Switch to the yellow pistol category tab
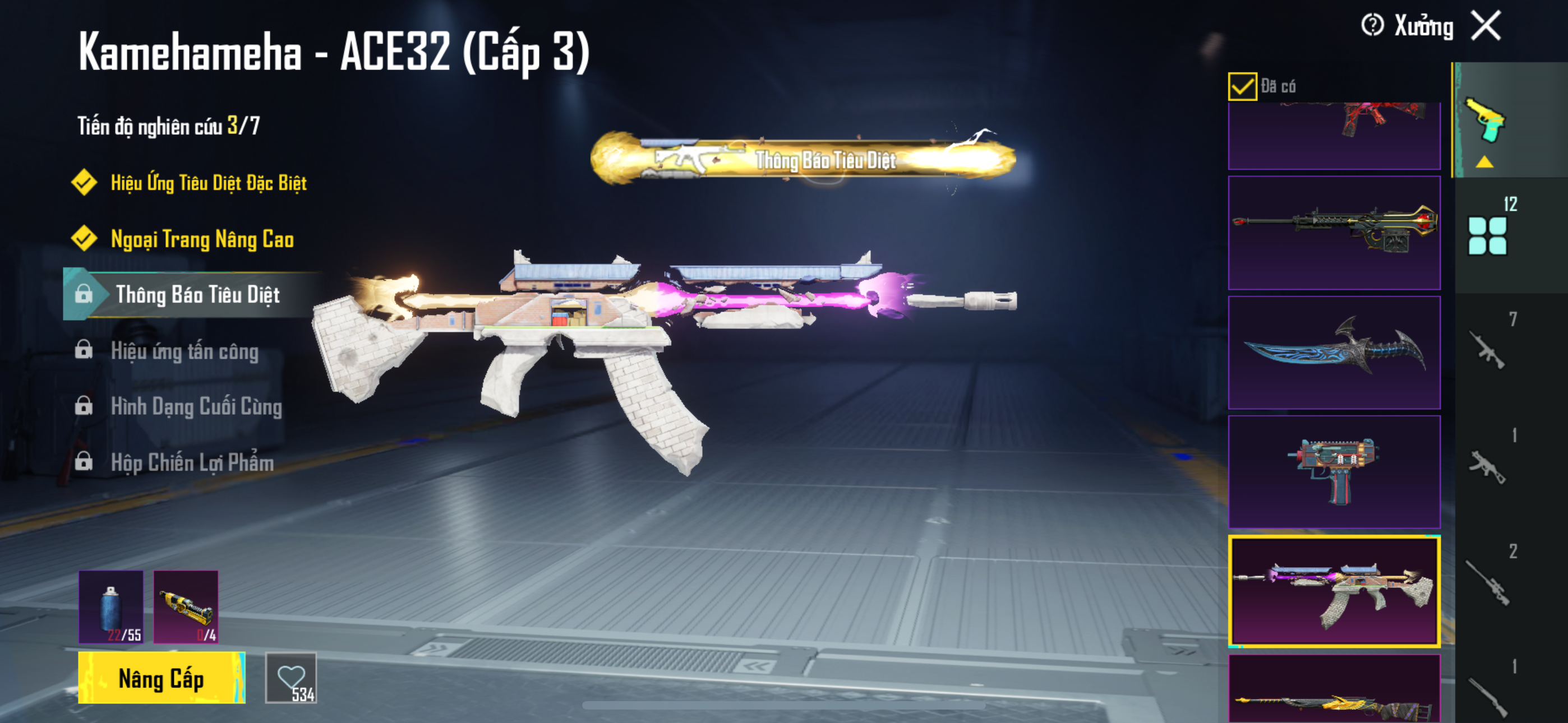Screen dimensions: 1568x723 [1484, 121]
